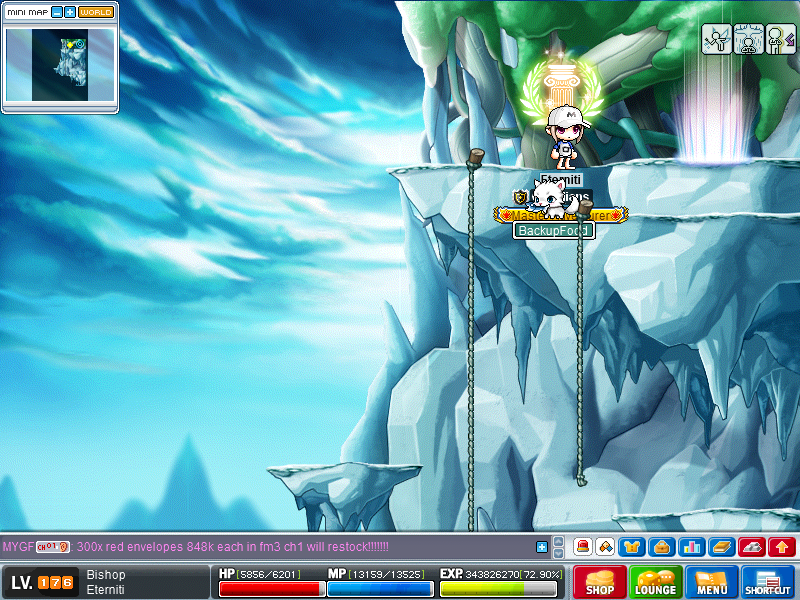The height and width of the screenshot is (600, 800).
Task: Open the skill book icon
Action: pyautogui.click(x=722, y=547)
